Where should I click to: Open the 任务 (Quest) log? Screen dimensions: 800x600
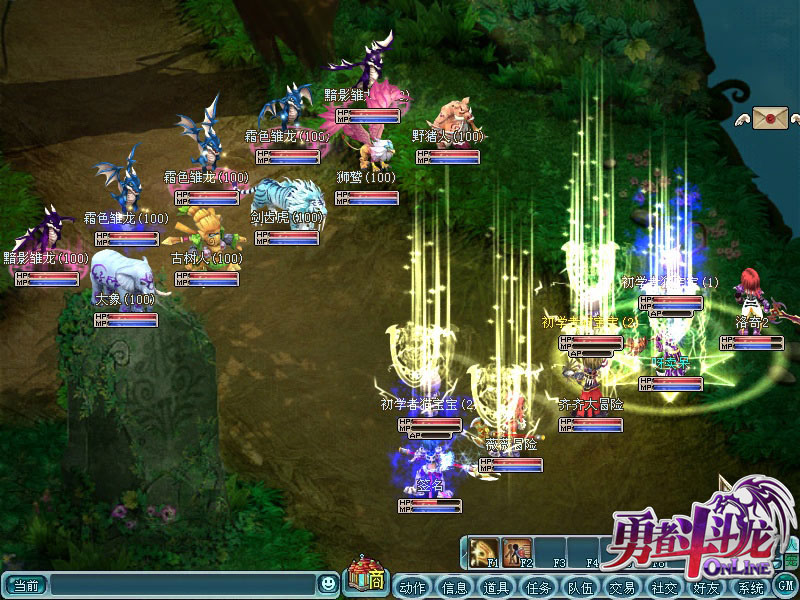[x=538, y=587]
